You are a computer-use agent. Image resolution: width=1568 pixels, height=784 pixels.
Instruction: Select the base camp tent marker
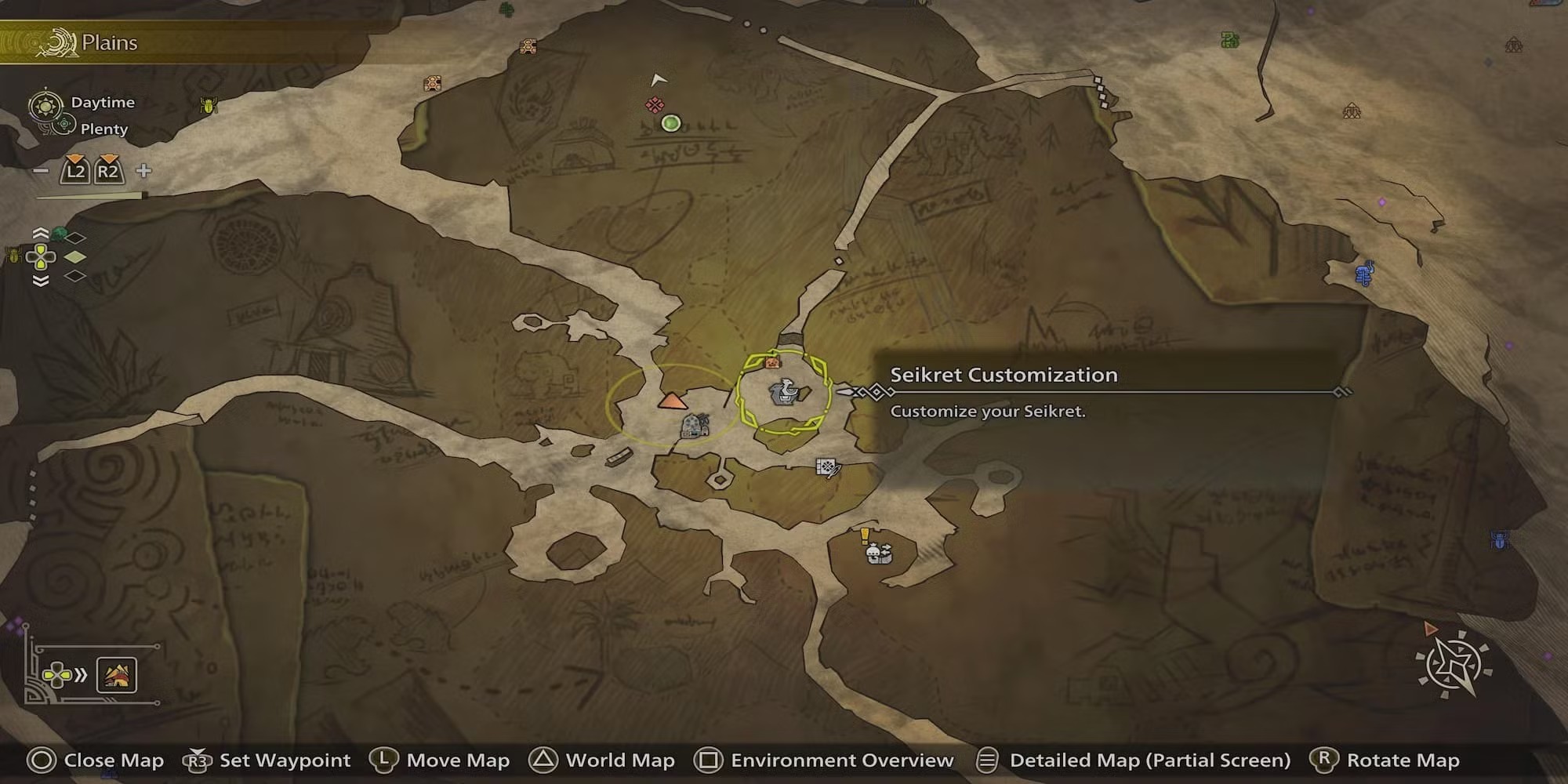[693, 426]
